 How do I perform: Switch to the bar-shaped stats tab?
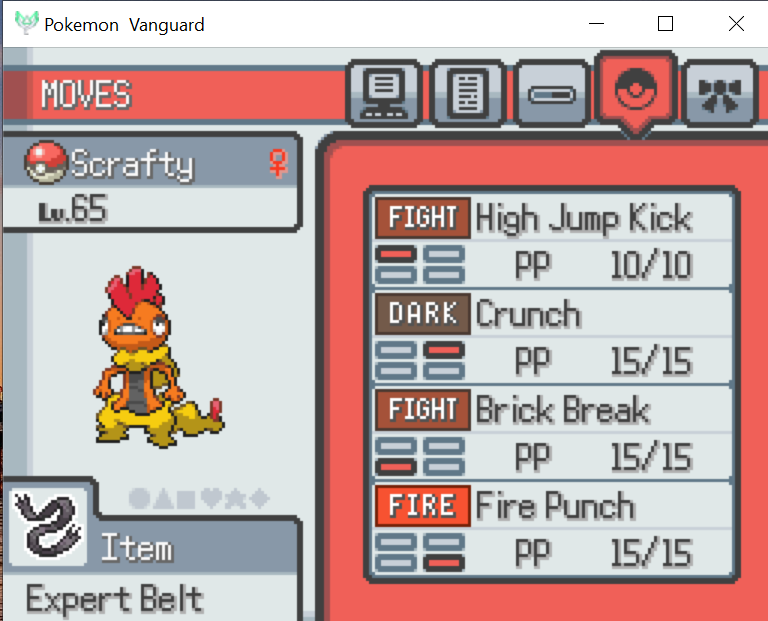[553, 96]
